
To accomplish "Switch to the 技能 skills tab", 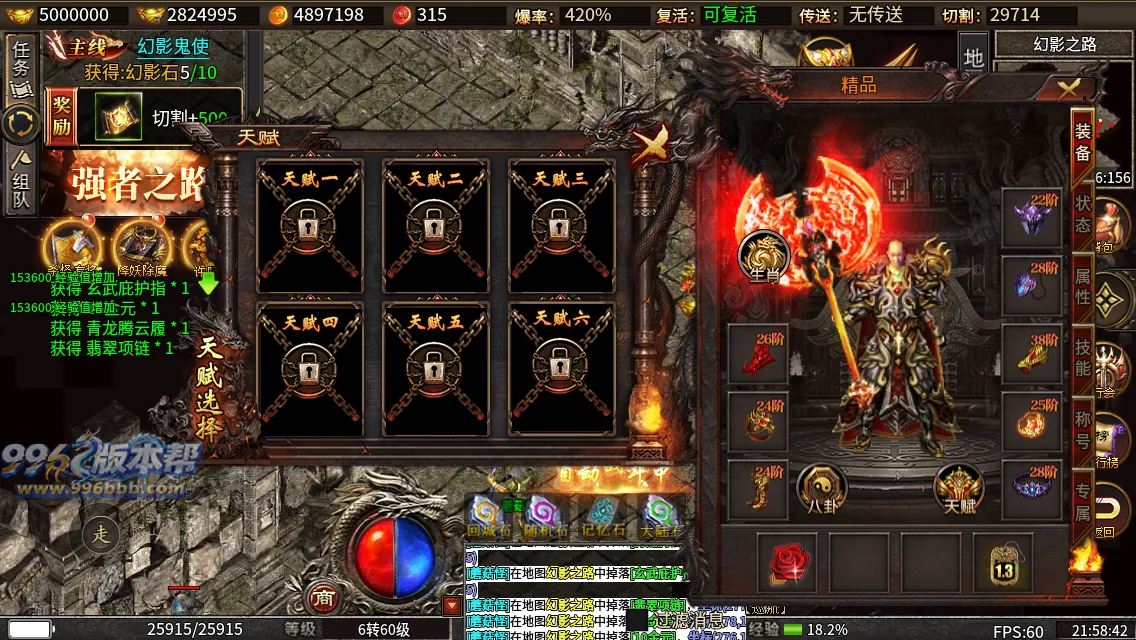I will pos(1083,355).
